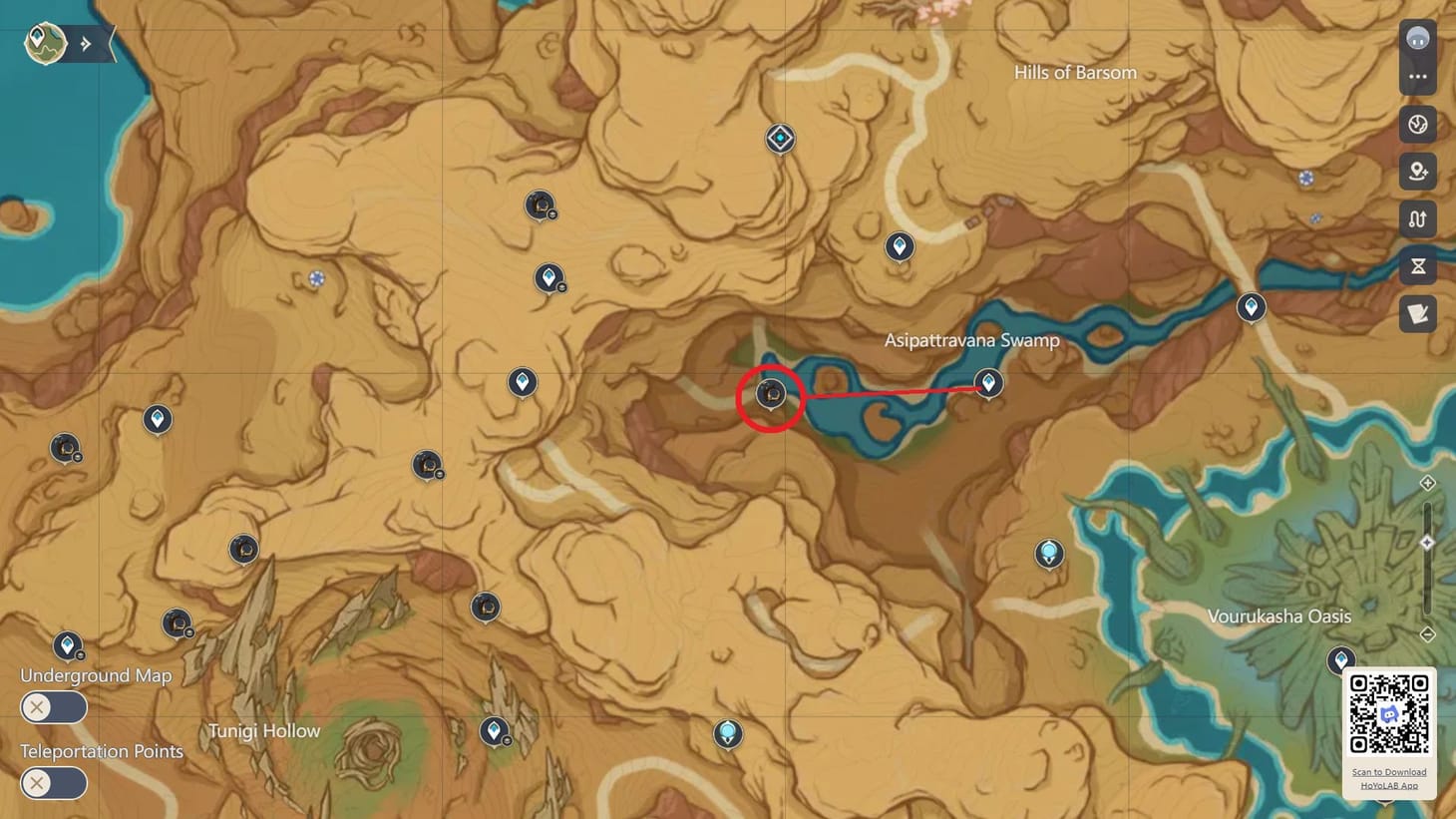Image resolution: width=1456 pixels, height=819 pixels.
Task: Click the HoYoLAB QR code
Action: tap(1388, 714)
